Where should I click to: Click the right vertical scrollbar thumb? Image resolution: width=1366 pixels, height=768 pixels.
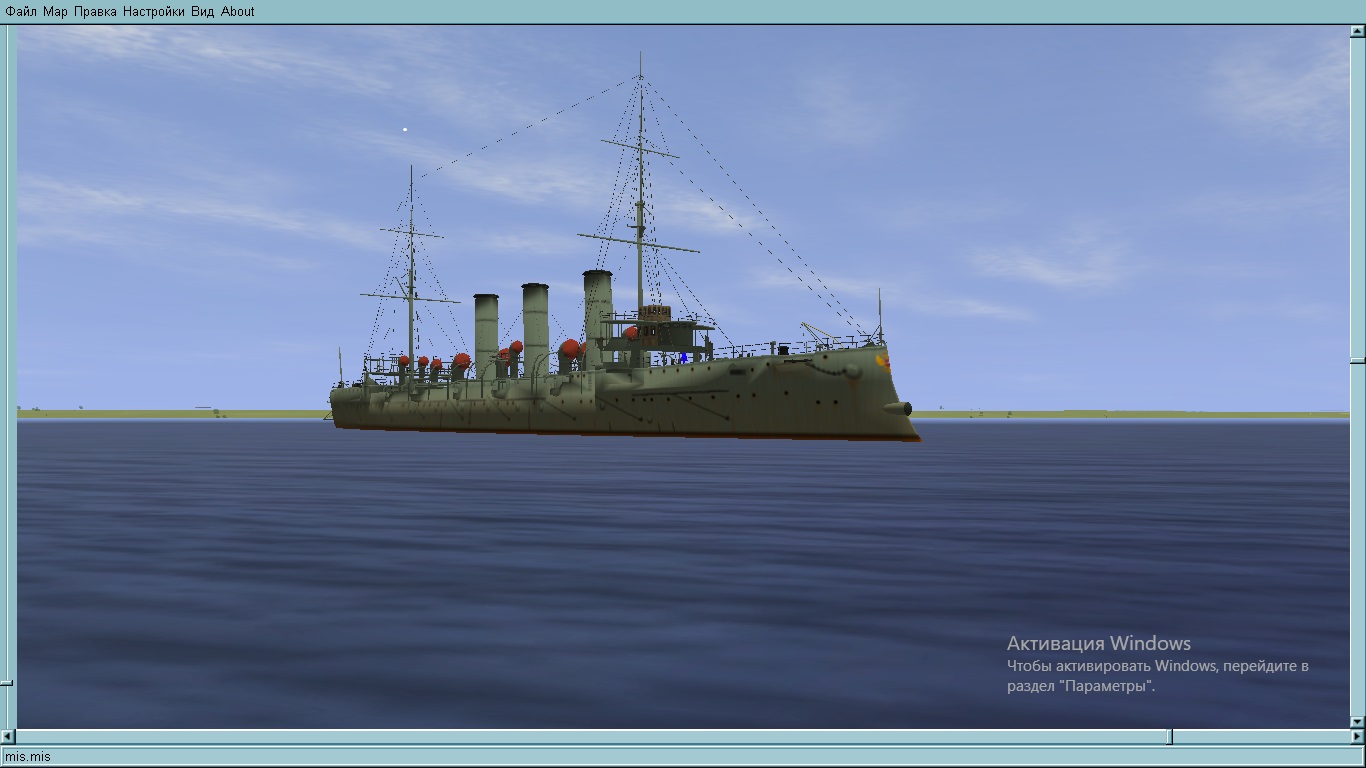[1357, 360]
